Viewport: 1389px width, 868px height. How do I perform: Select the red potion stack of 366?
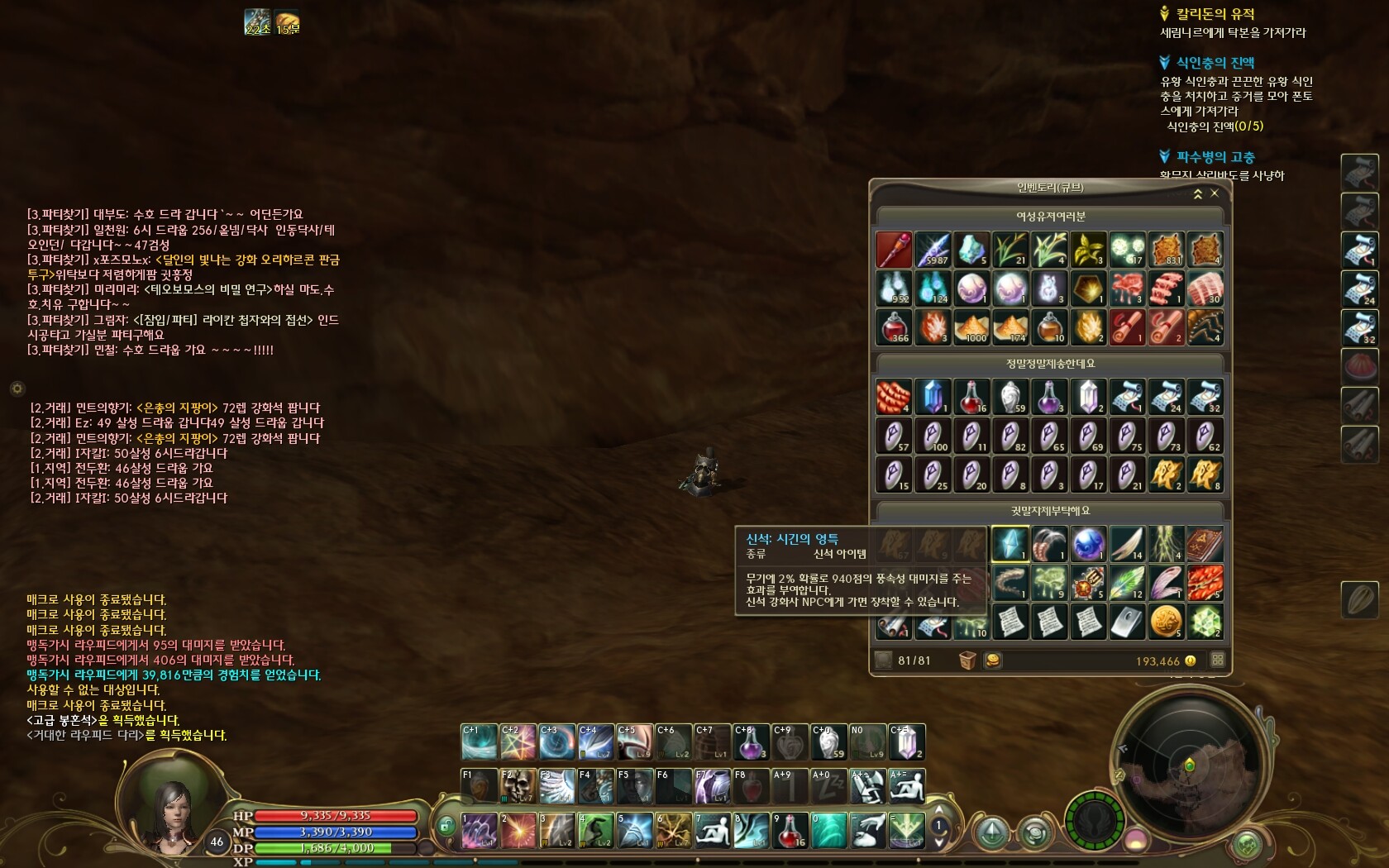pos(894,327)
